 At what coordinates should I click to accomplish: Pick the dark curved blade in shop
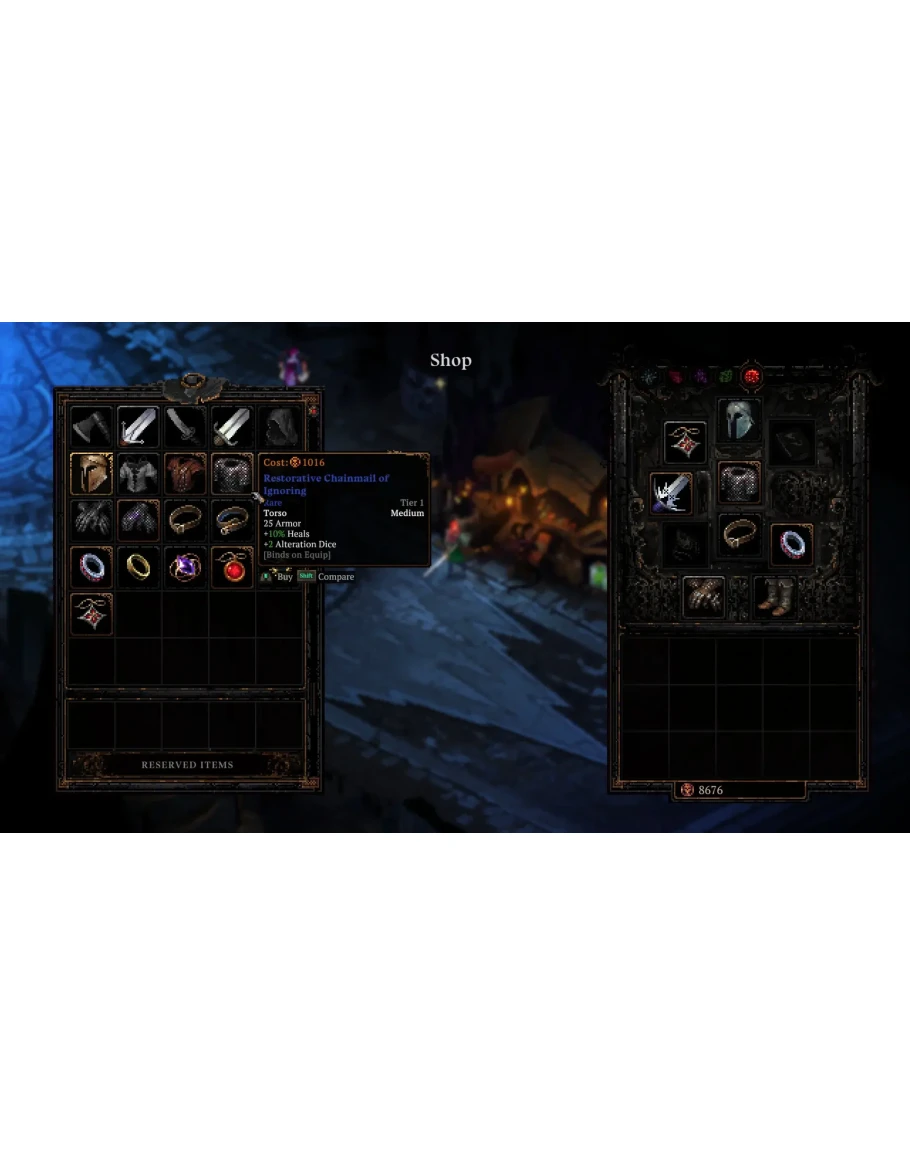point(185,427)
